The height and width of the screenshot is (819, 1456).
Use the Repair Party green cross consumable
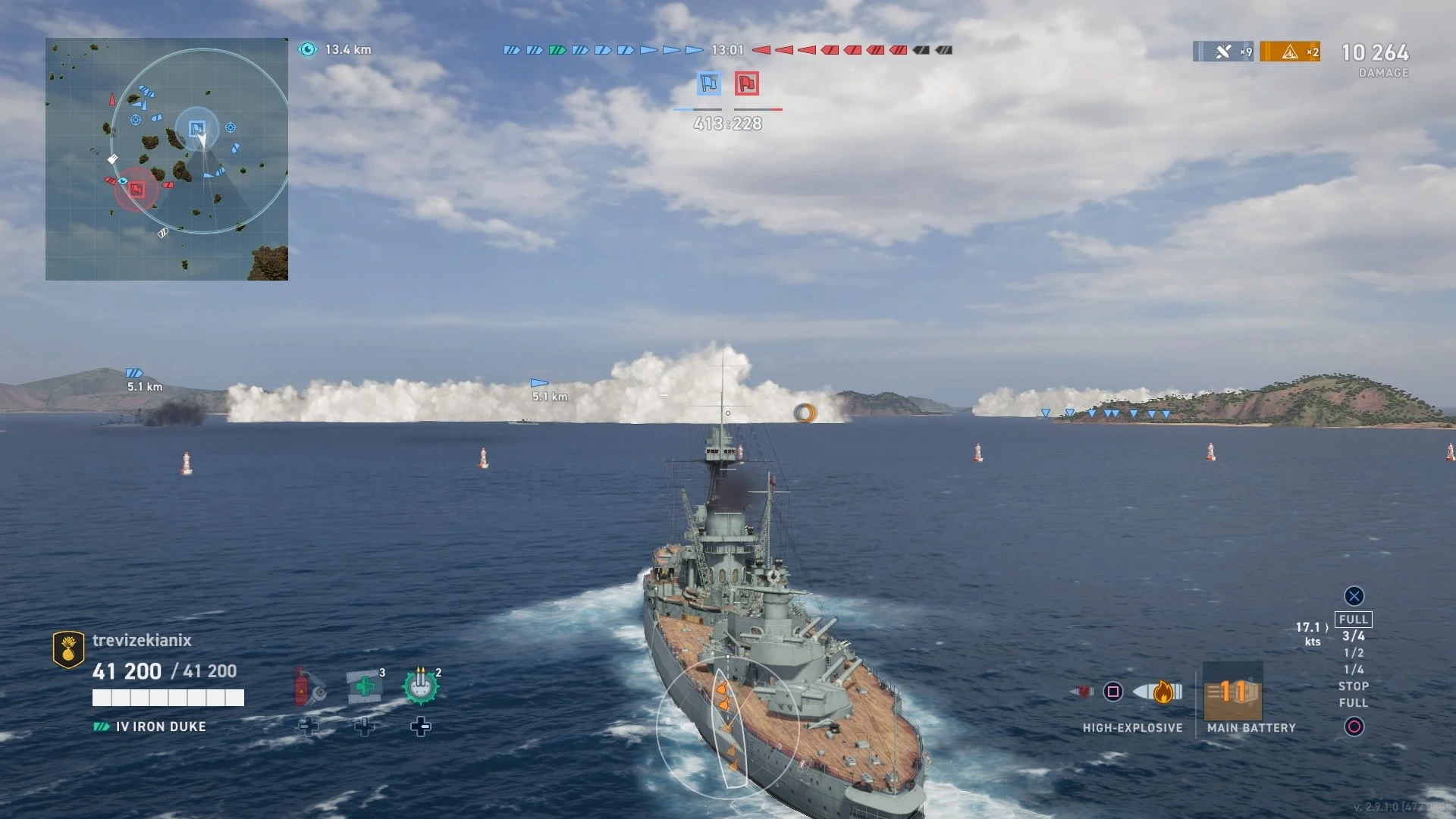[365, 686]
